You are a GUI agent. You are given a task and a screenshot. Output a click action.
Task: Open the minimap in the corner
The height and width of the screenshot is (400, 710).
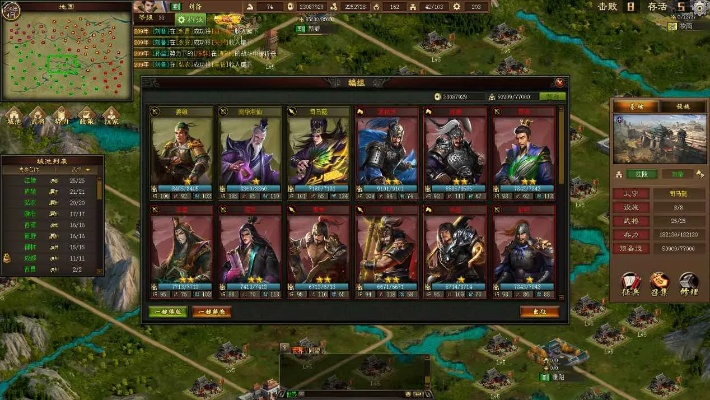pyautogui.click(x=66, y=55)
